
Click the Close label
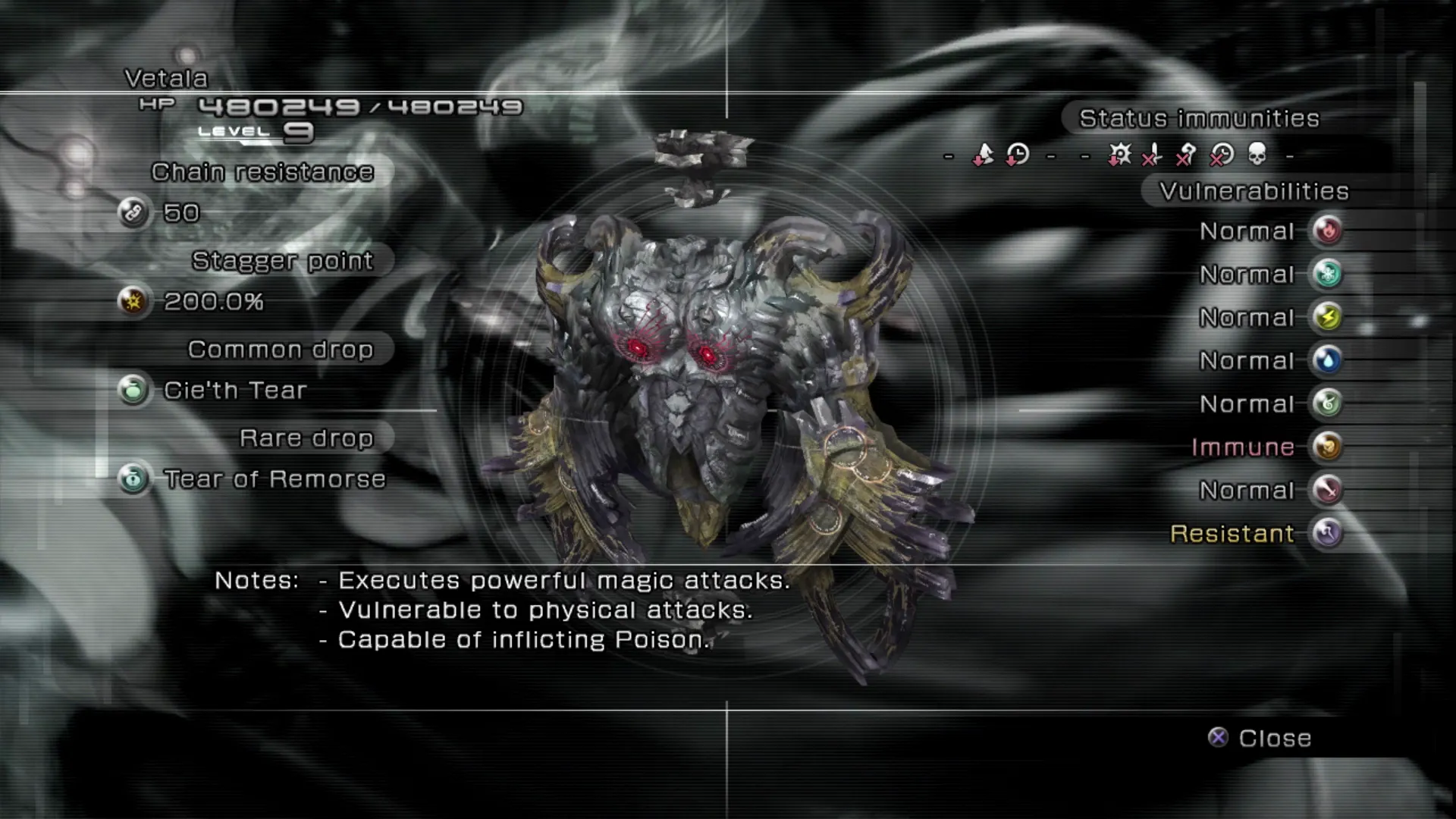coord(1274,738)
